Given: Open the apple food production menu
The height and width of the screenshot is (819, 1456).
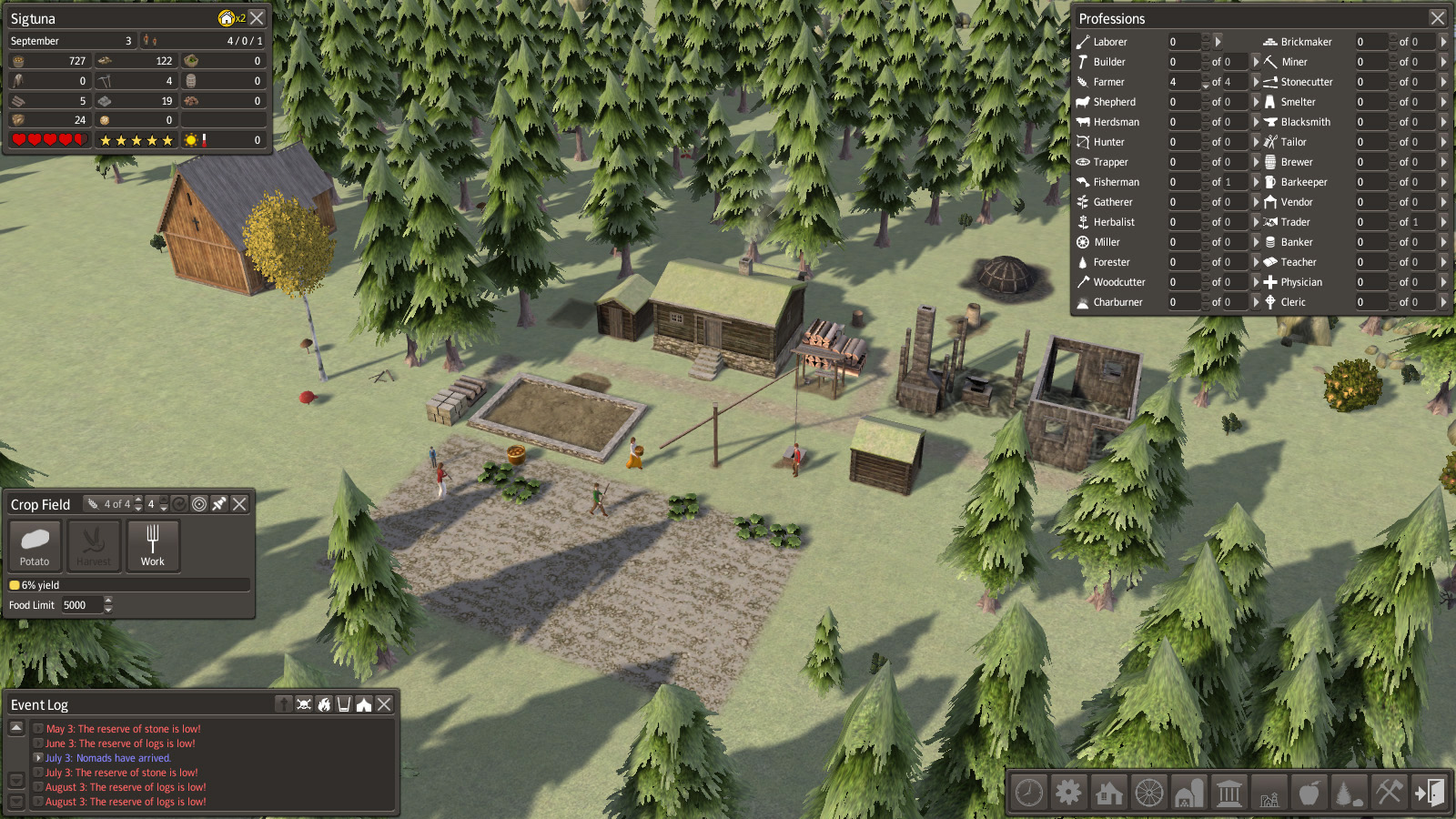Looking at the screenshot, I should [x=1309, y=793].
